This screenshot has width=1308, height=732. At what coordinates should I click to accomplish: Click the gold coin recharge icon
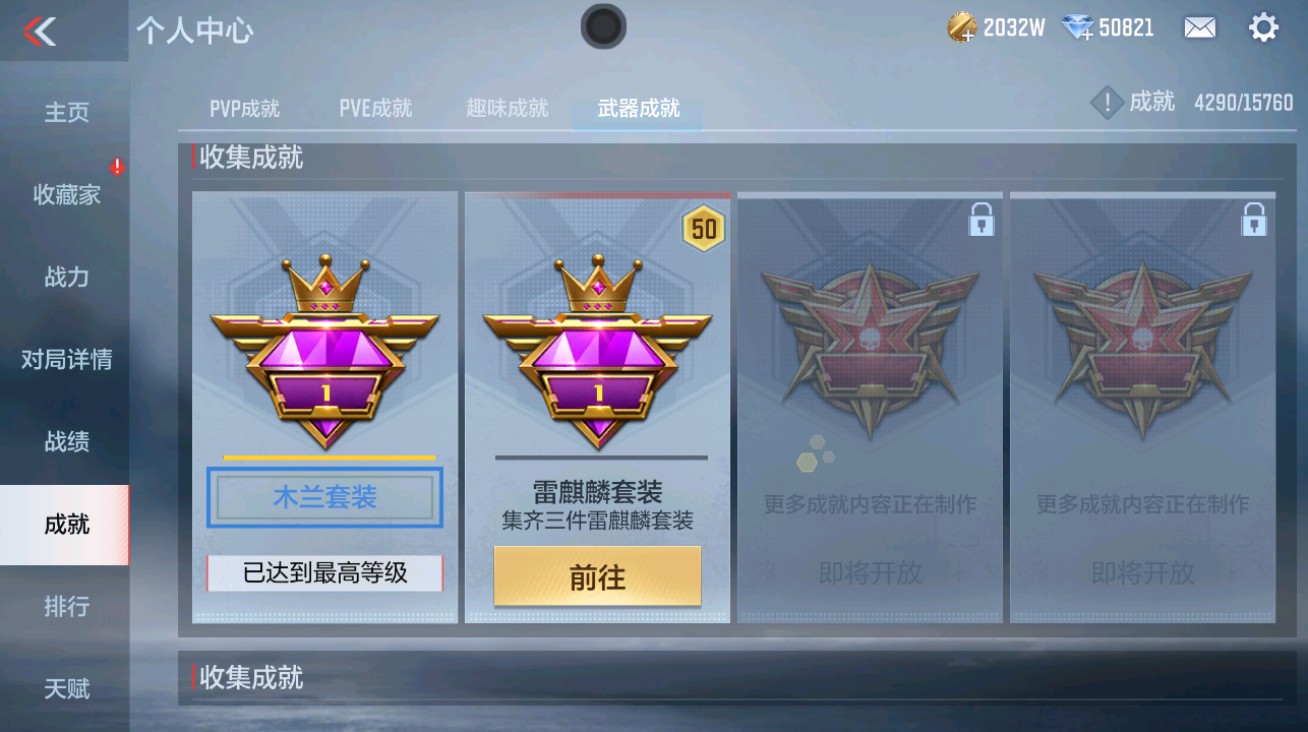(963, 28)
